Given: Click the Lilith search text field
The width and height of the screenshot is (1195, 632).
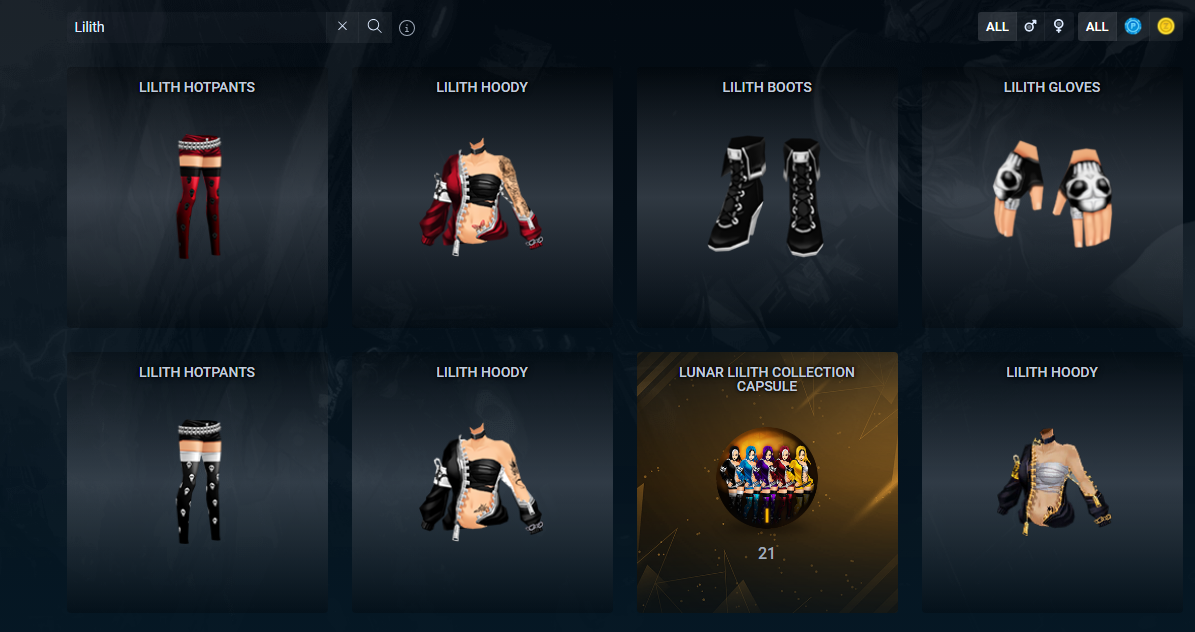Looking at the screenshot, I should (x=195, y=27).
